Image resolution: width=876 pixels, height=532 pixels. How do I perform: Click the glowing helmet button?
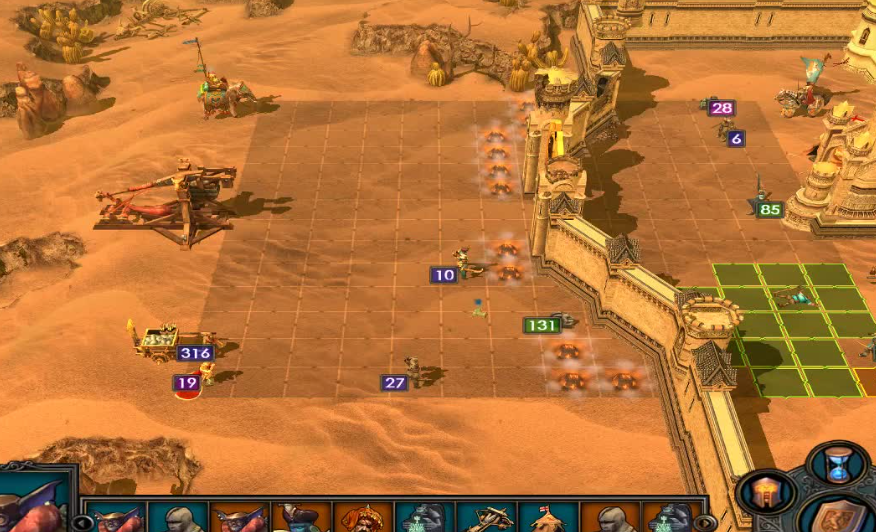pyautogui.click(x=766, y=492)
